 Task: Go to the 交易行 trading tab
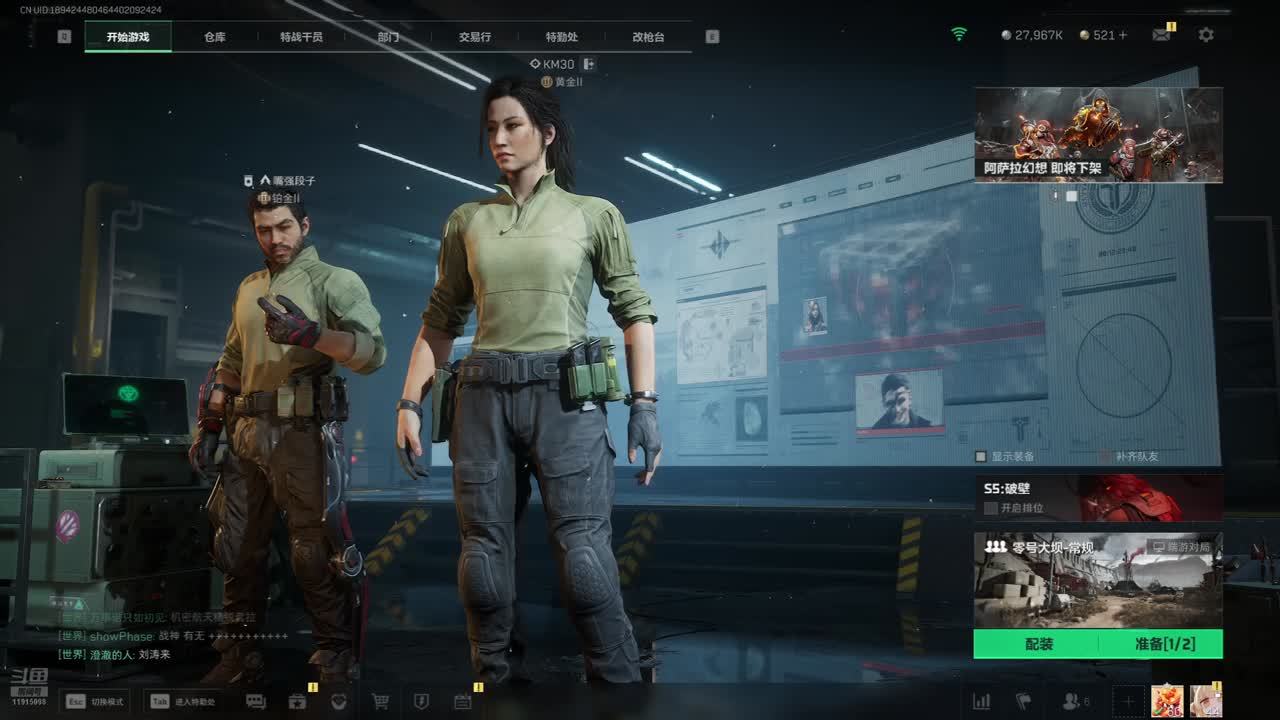[x=475, y=37]
